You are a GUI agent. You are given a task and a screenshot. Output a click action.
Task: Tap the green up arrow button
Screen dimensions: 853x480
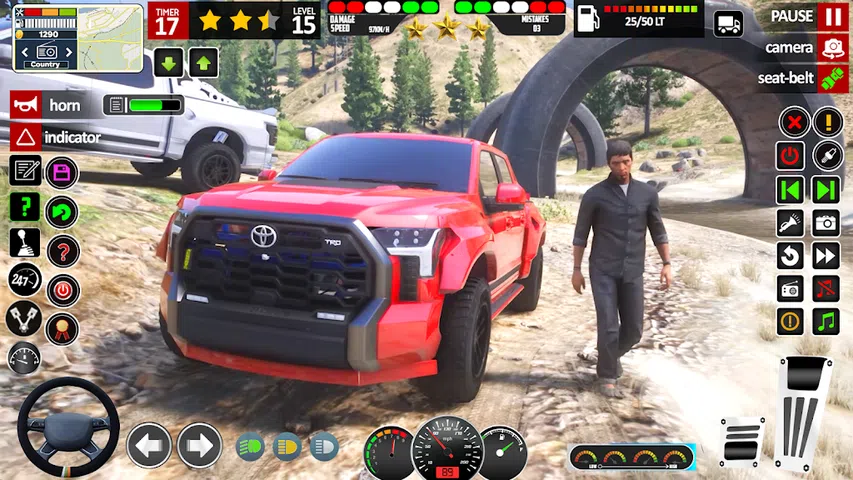coord(203,62)
